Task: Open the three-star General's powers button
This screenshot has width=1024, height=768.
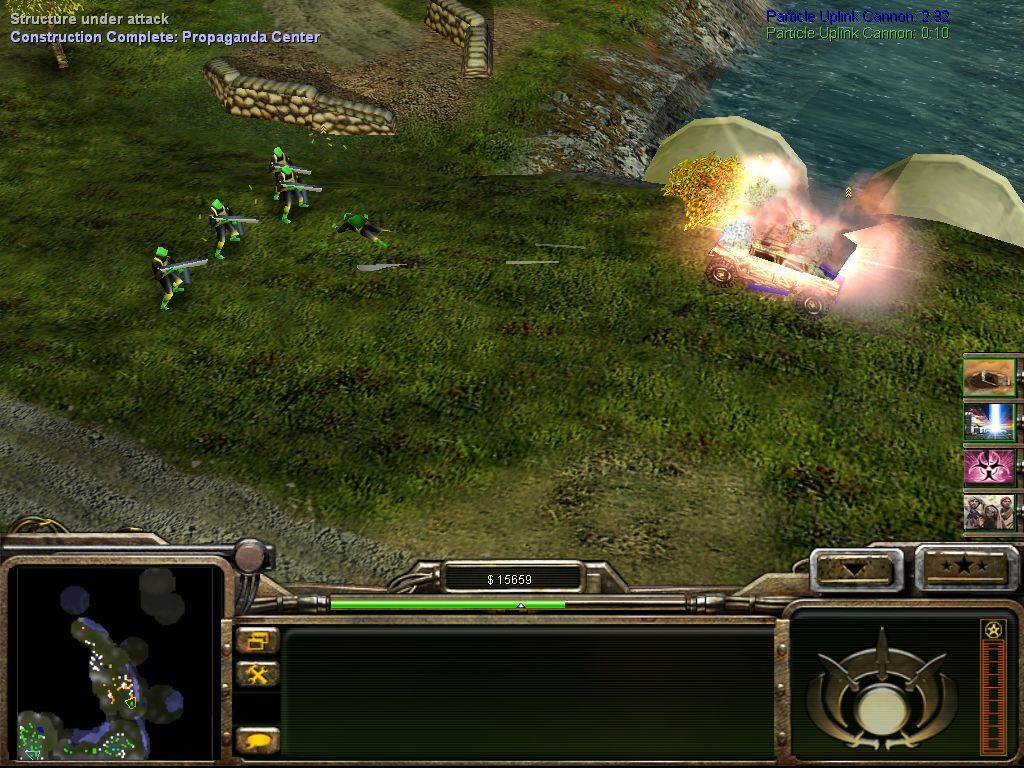Action: [x=966, y=567]
